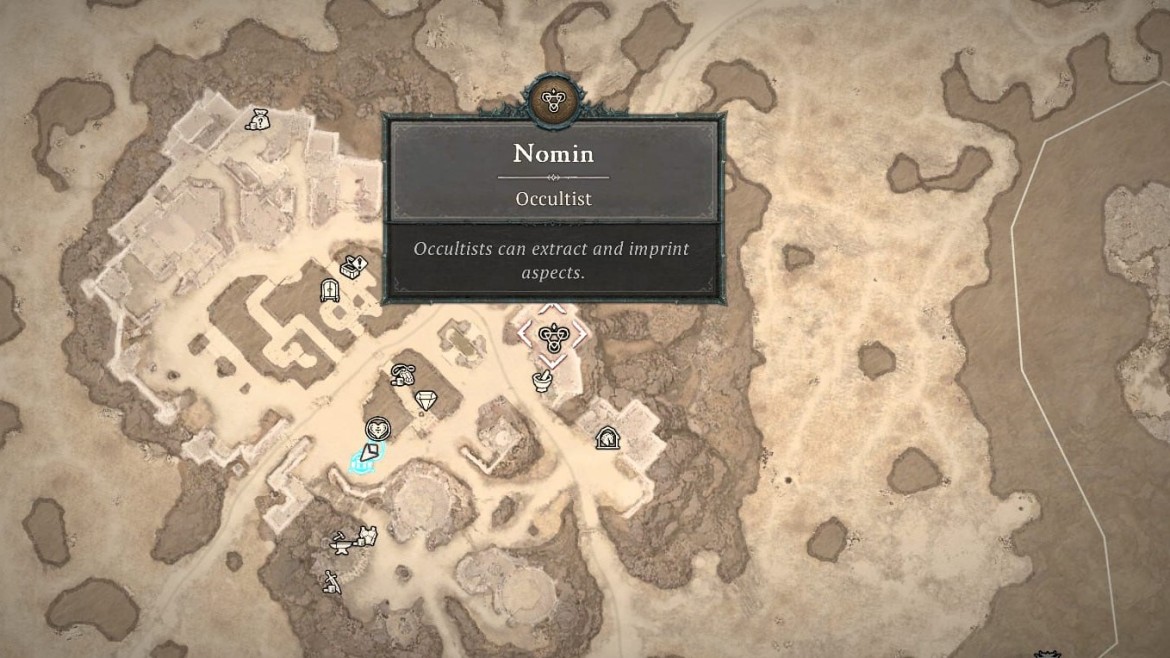The width and height of the screenshot is (1170, 658).
Task: Select the Stable horse head marker
Action: [x=606, y=437]
